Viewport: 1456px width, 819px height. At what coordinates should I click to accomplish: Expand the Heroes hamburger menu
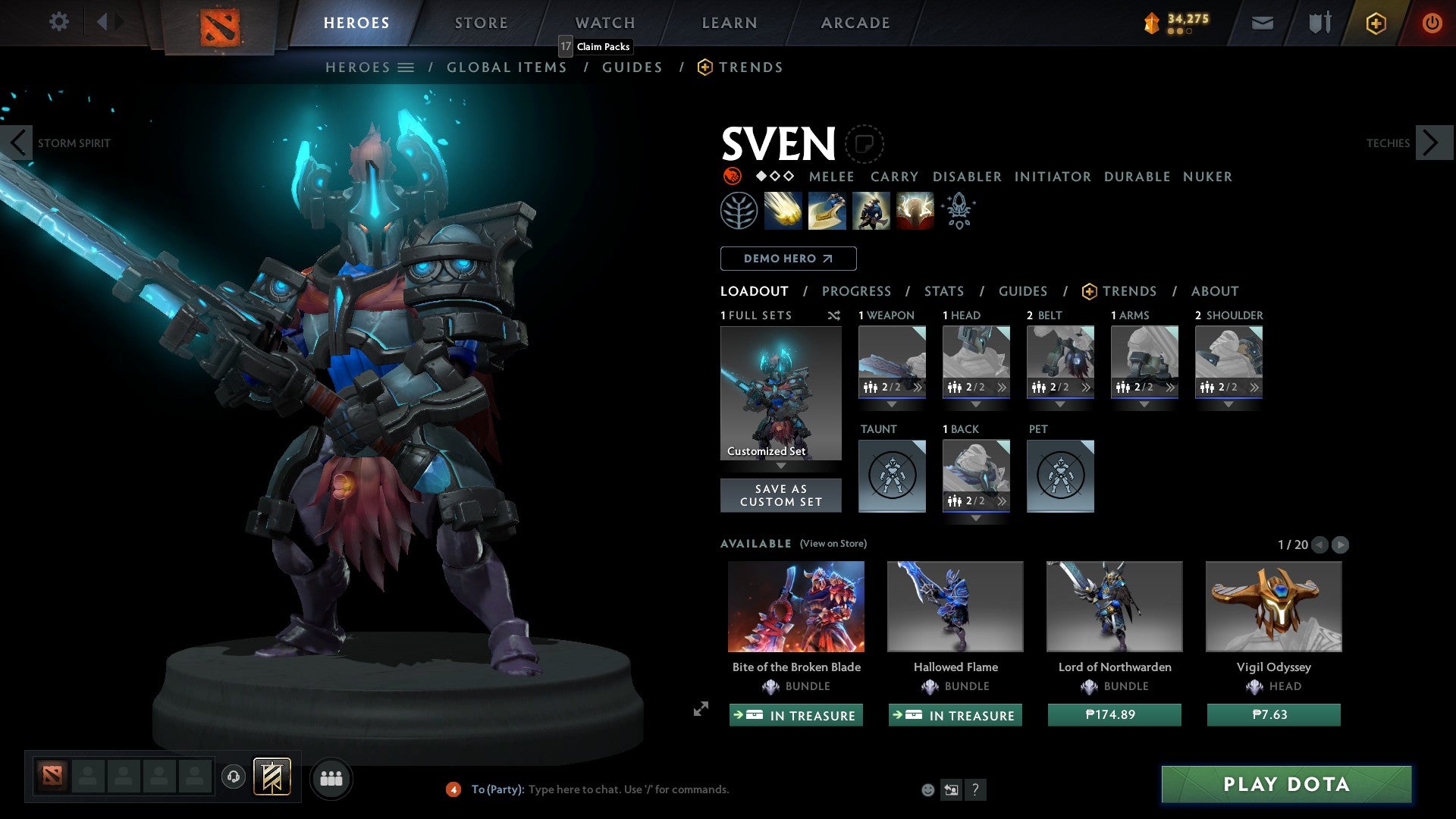405,67
